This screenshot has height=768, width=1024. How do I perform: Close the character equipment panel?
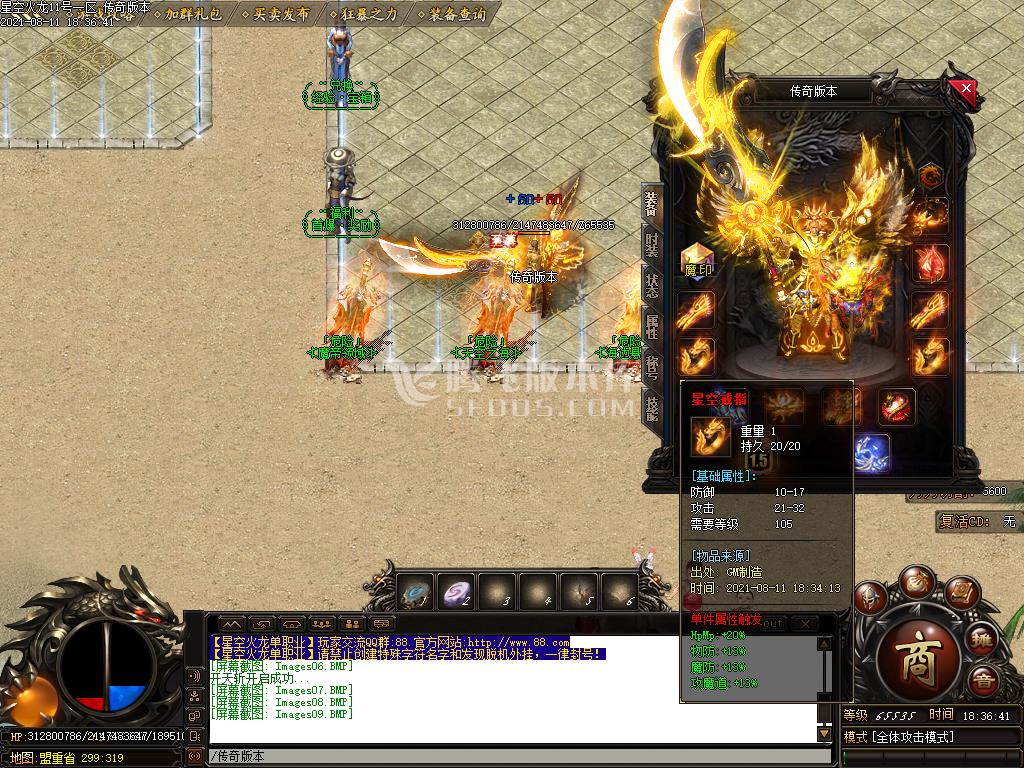point(966,88)
